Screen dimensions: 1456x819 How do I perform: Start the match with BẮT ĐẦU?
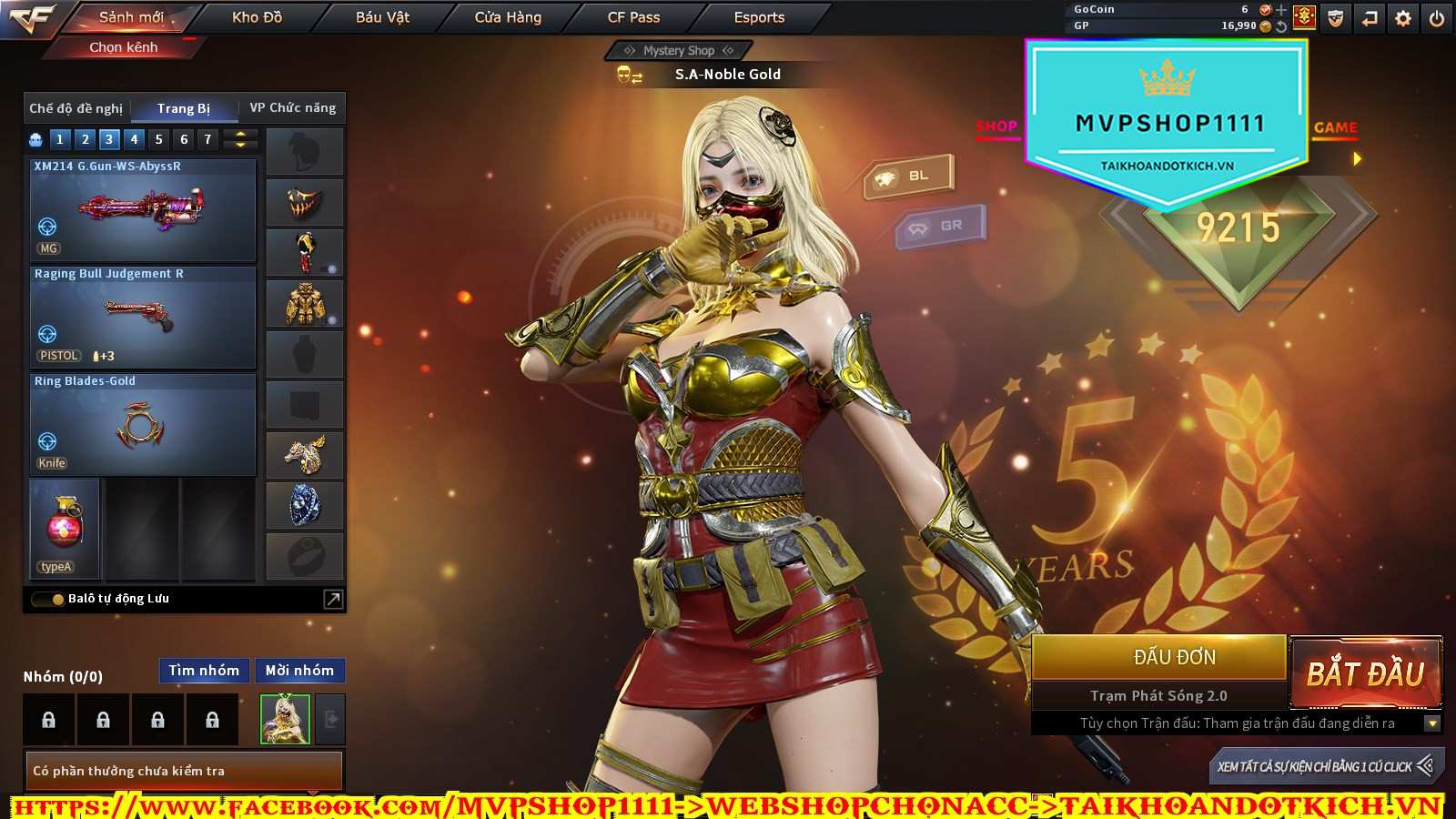coord(1365,673)
